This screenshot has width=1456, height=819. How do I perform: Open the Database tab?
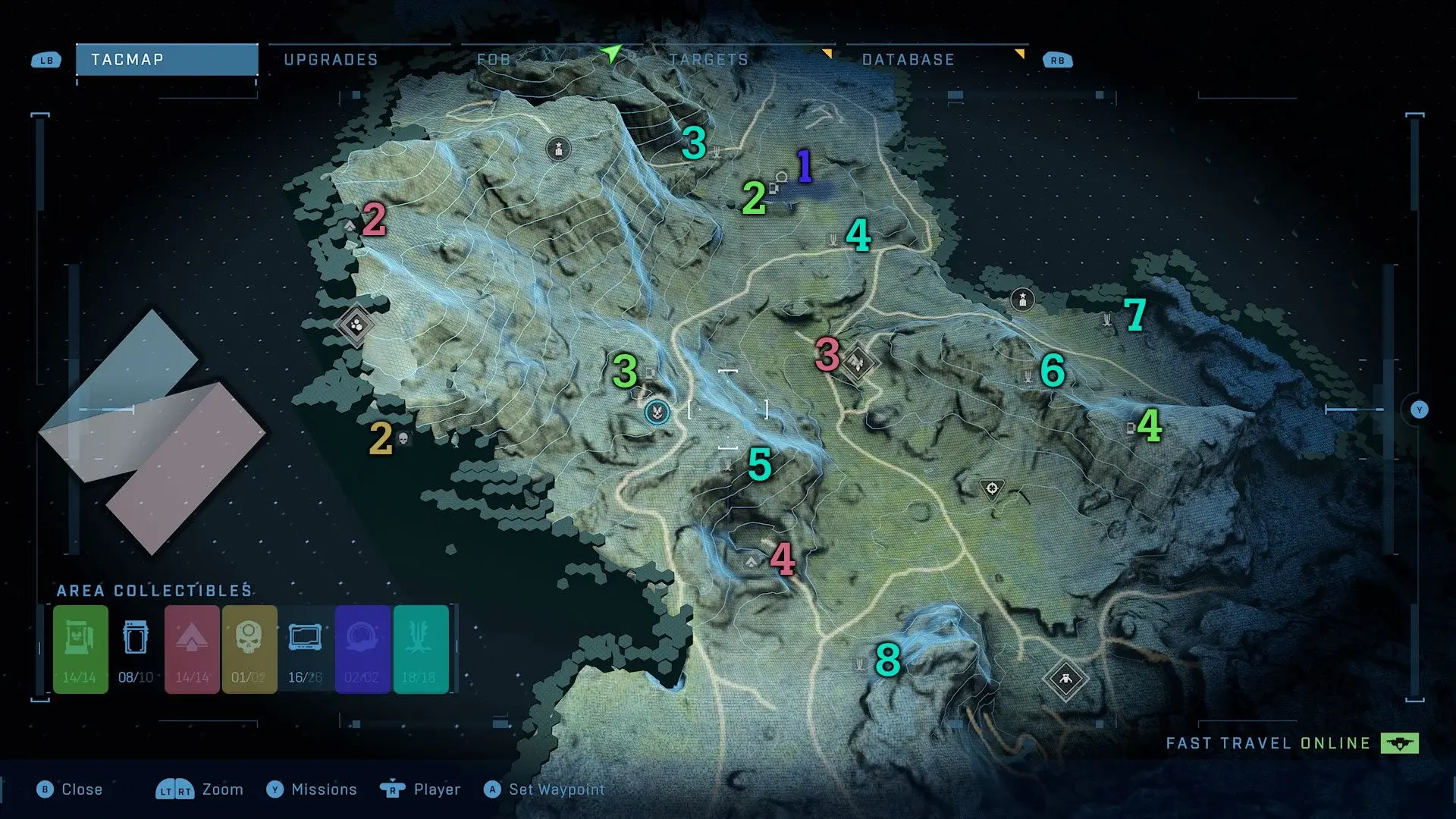click(908, 60)
